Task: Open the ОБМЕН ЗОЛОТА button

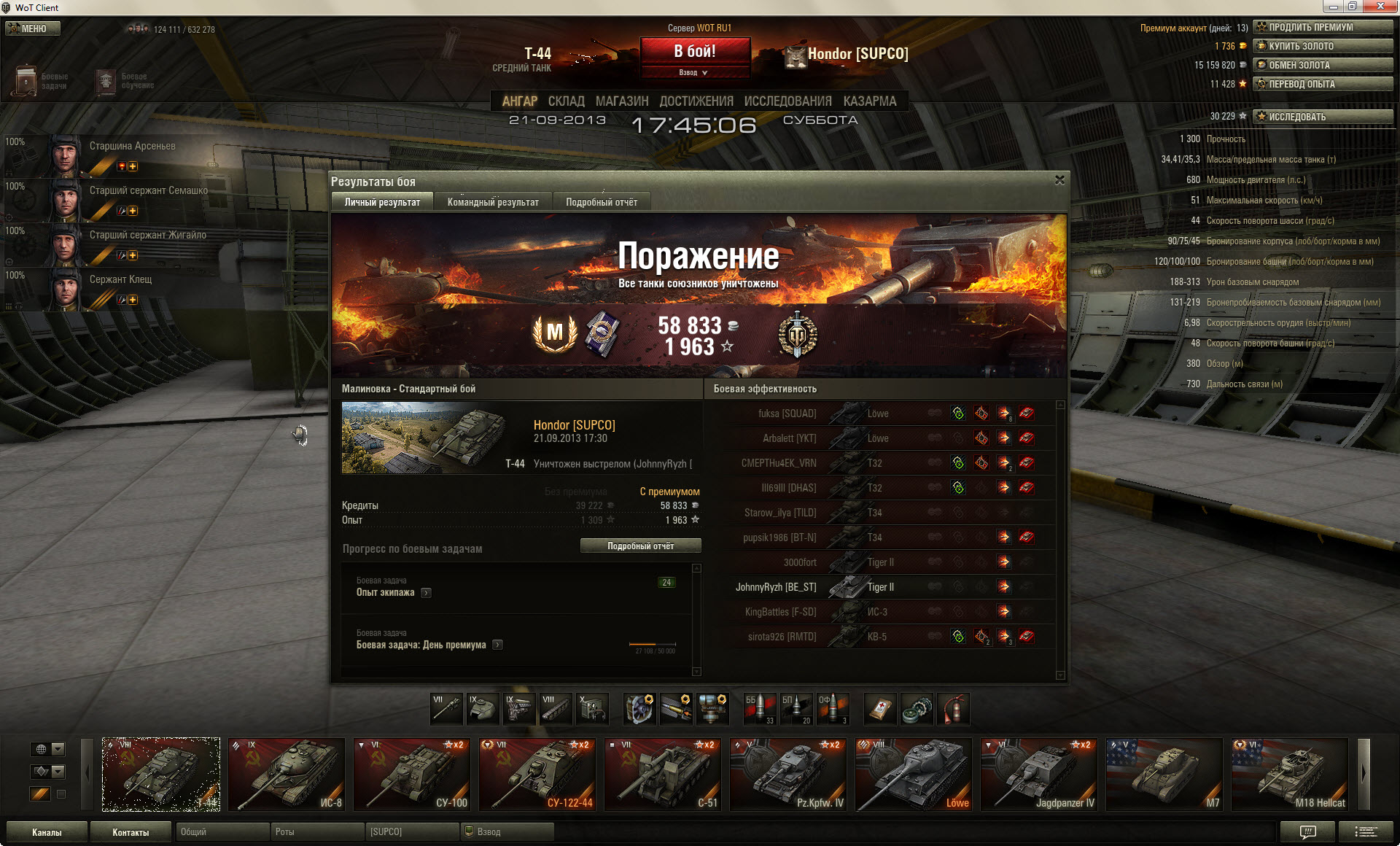Action: click(1323, 65)
